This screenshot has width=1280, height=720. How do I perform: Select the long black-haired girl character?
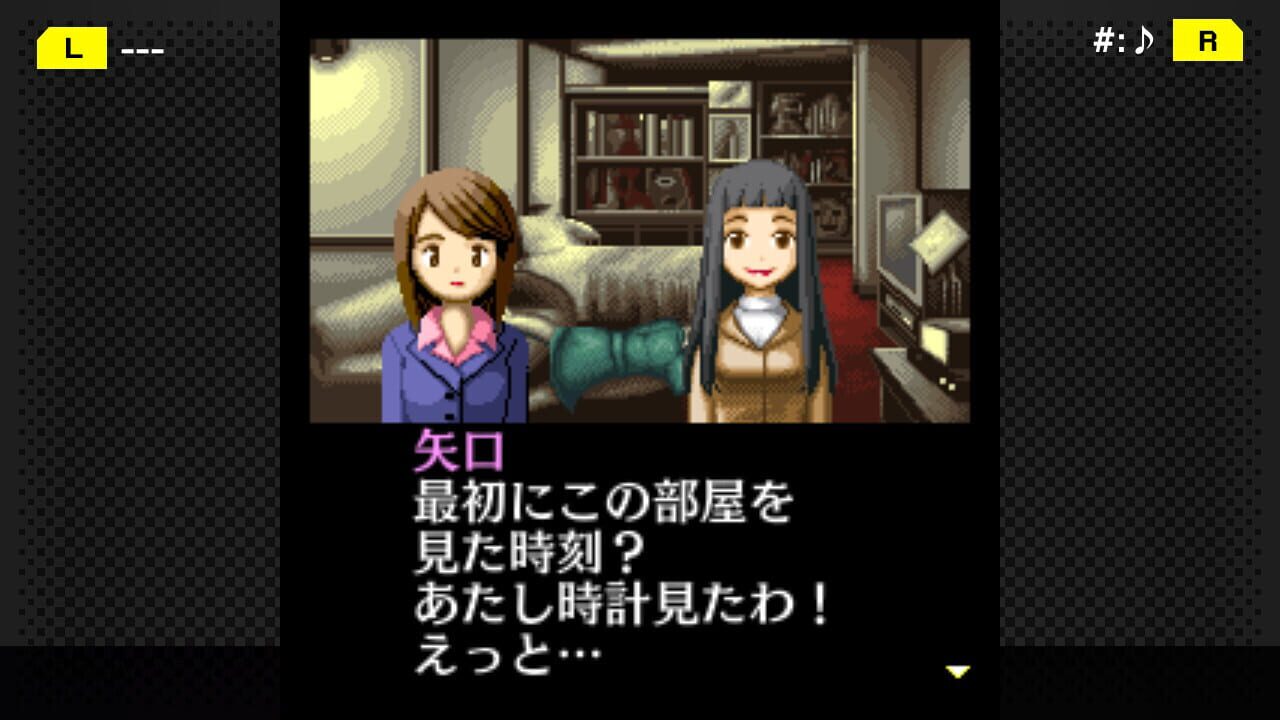pyautogui.click(x=760, y=280)
